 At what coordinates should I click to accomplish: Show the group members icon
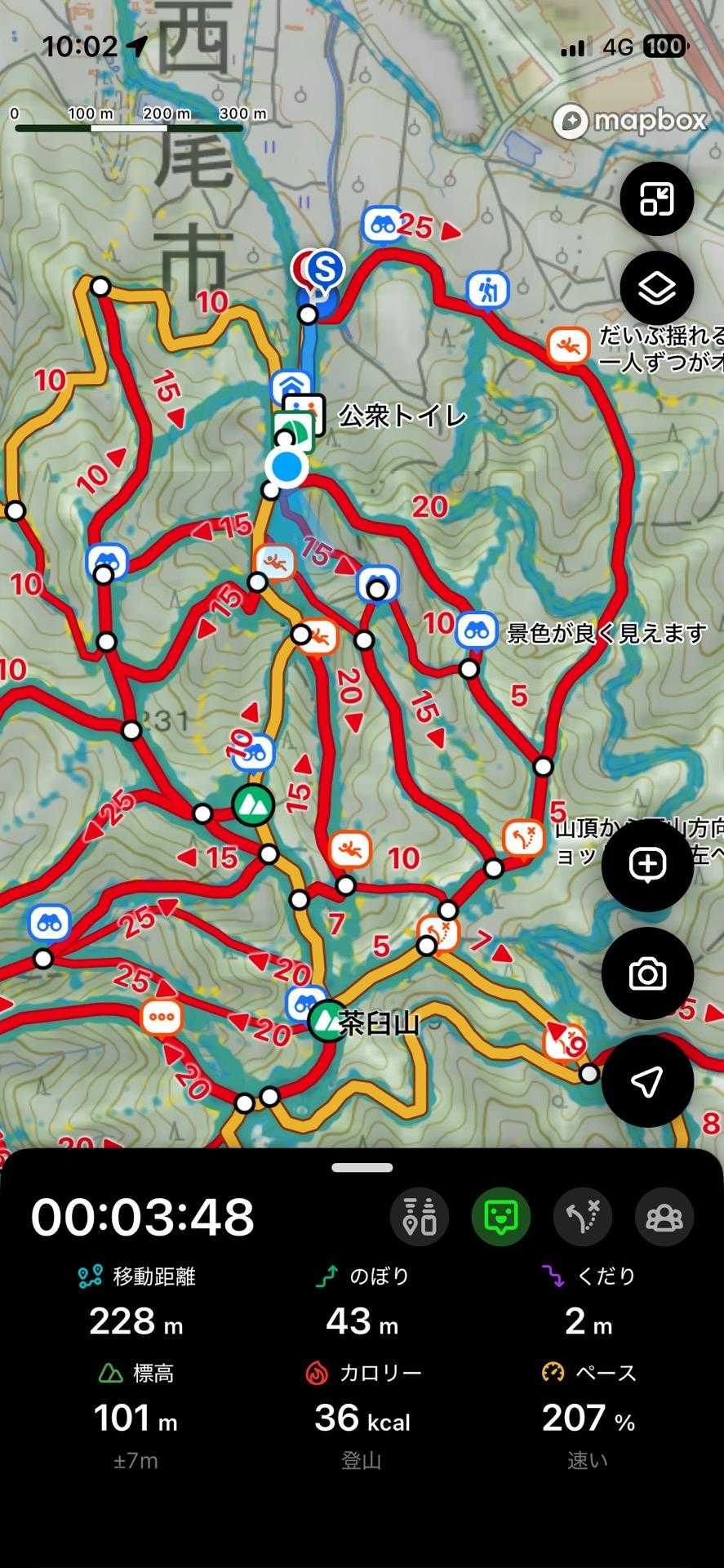664,1217
